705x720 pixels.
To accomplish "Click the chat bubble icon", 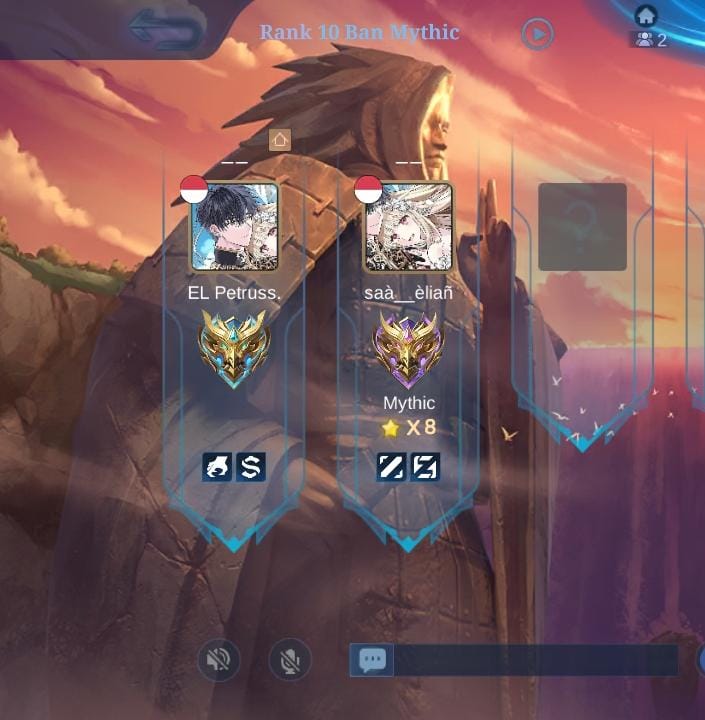I will [372, 660].
